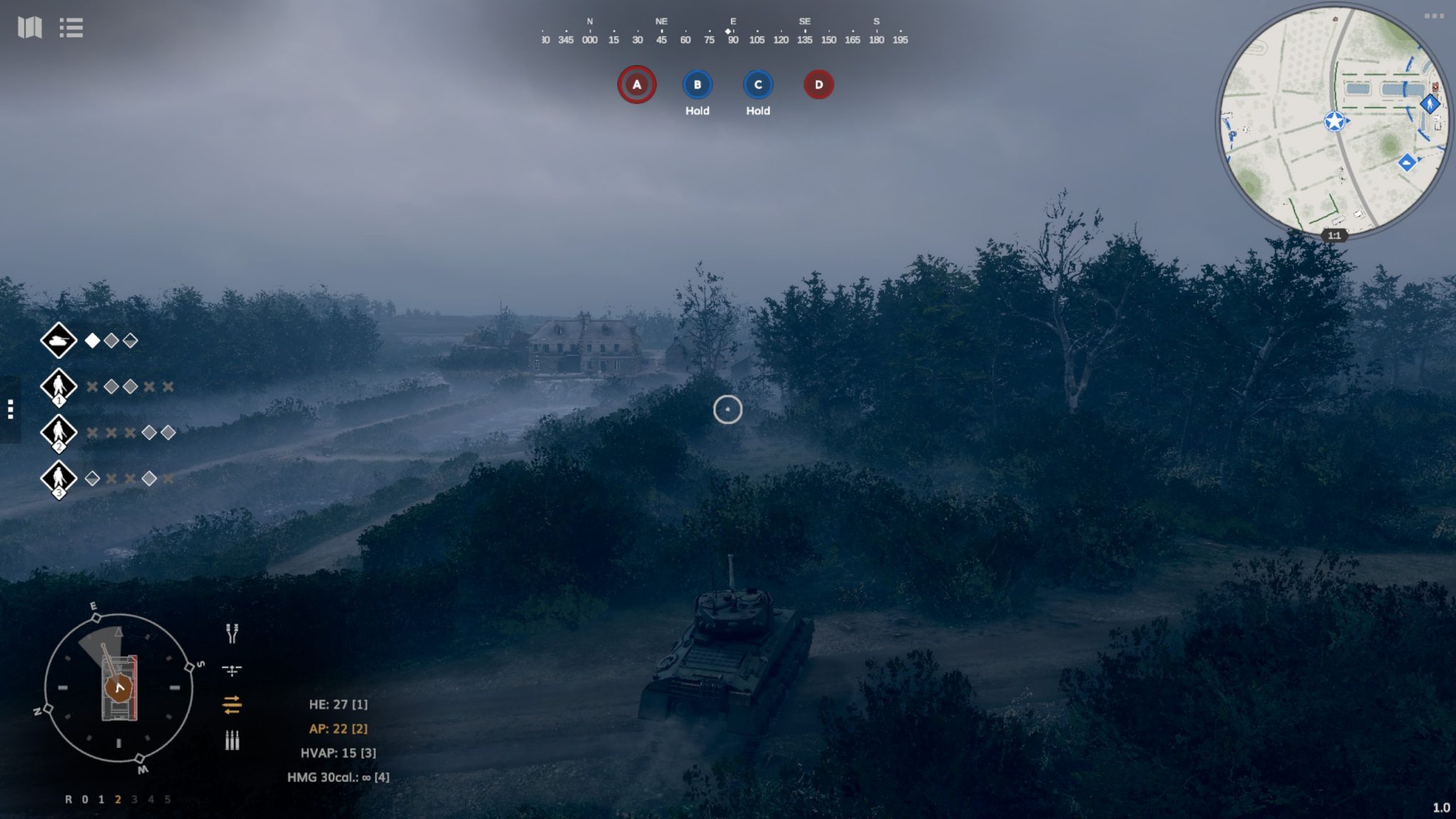Click the minimap 1:1 scale label
This screenshot has height=819, width=1456.
click(1334, 235)
